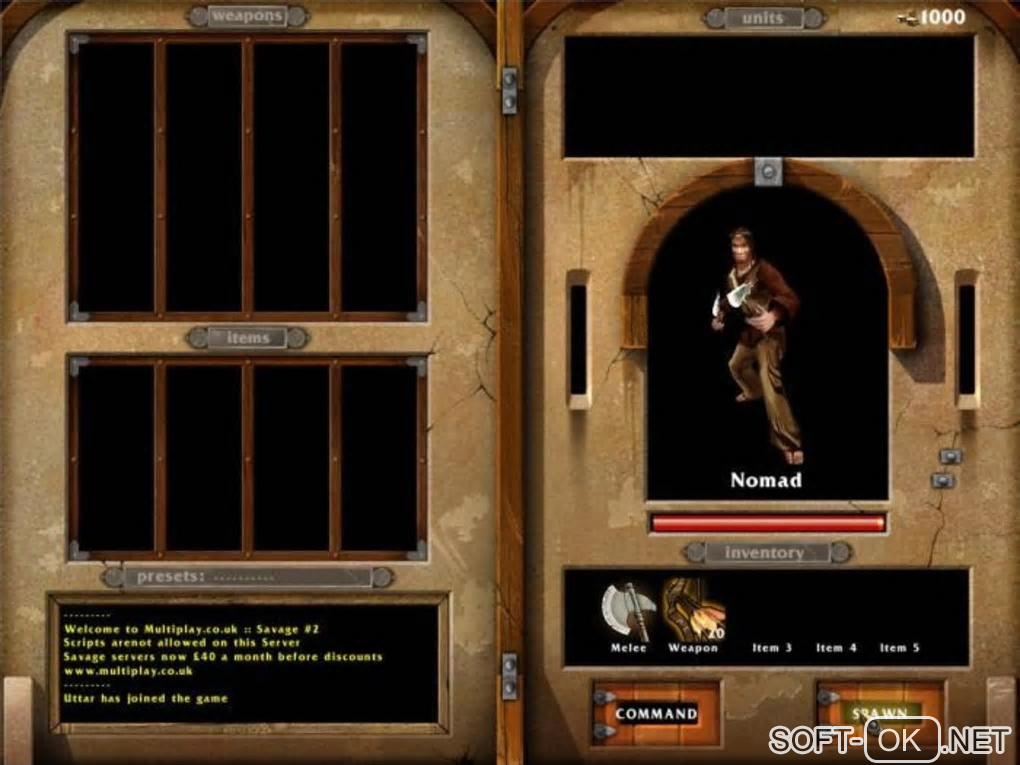Open the presets selector
The image size is (1020, 765).
[250, 577]
